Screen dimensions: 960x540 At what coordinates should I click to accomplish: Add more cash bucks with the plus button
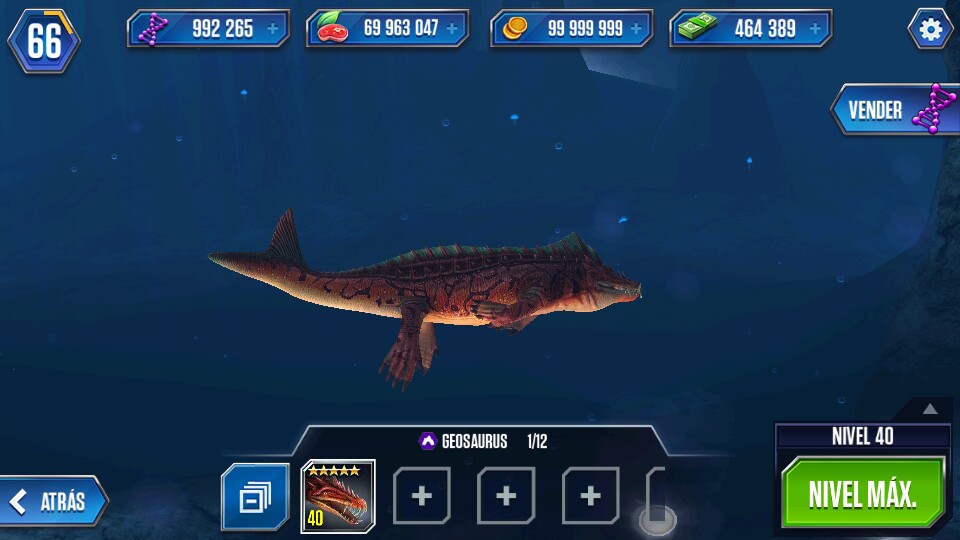[815, 29]
